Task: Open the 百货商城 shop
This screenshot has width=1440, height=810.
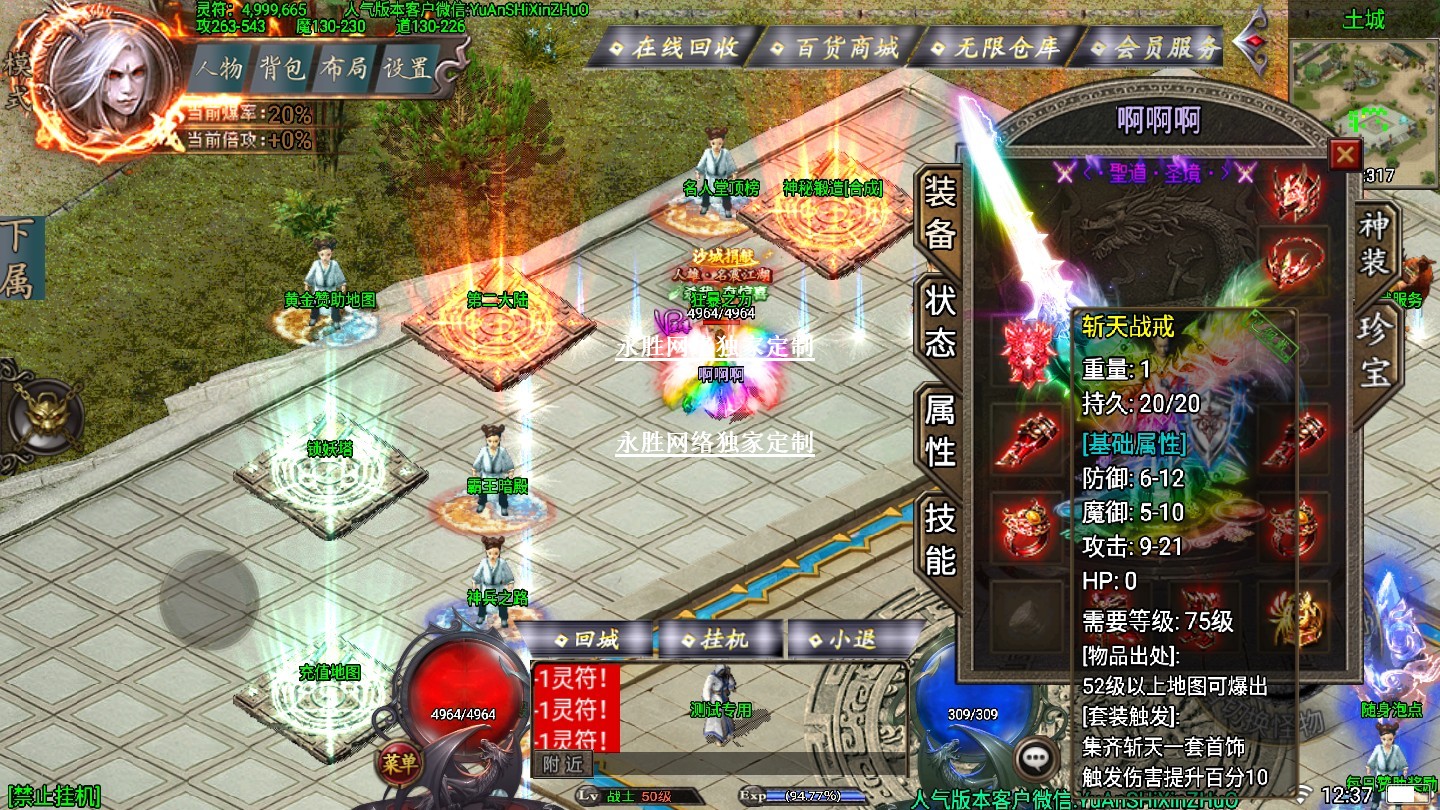Action: (837, 47)
